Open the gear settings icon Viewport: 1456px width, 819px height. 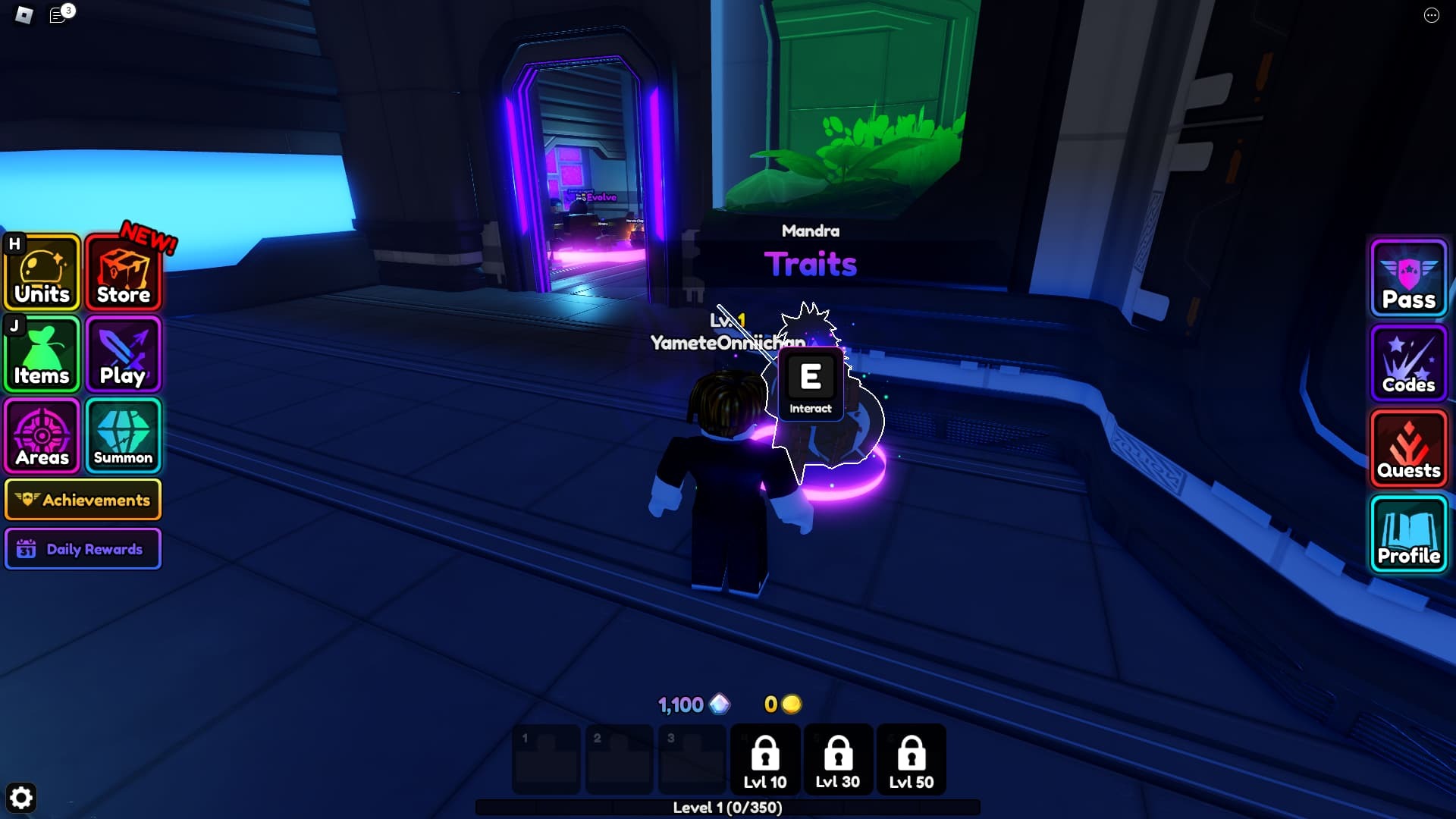point(21,798)
